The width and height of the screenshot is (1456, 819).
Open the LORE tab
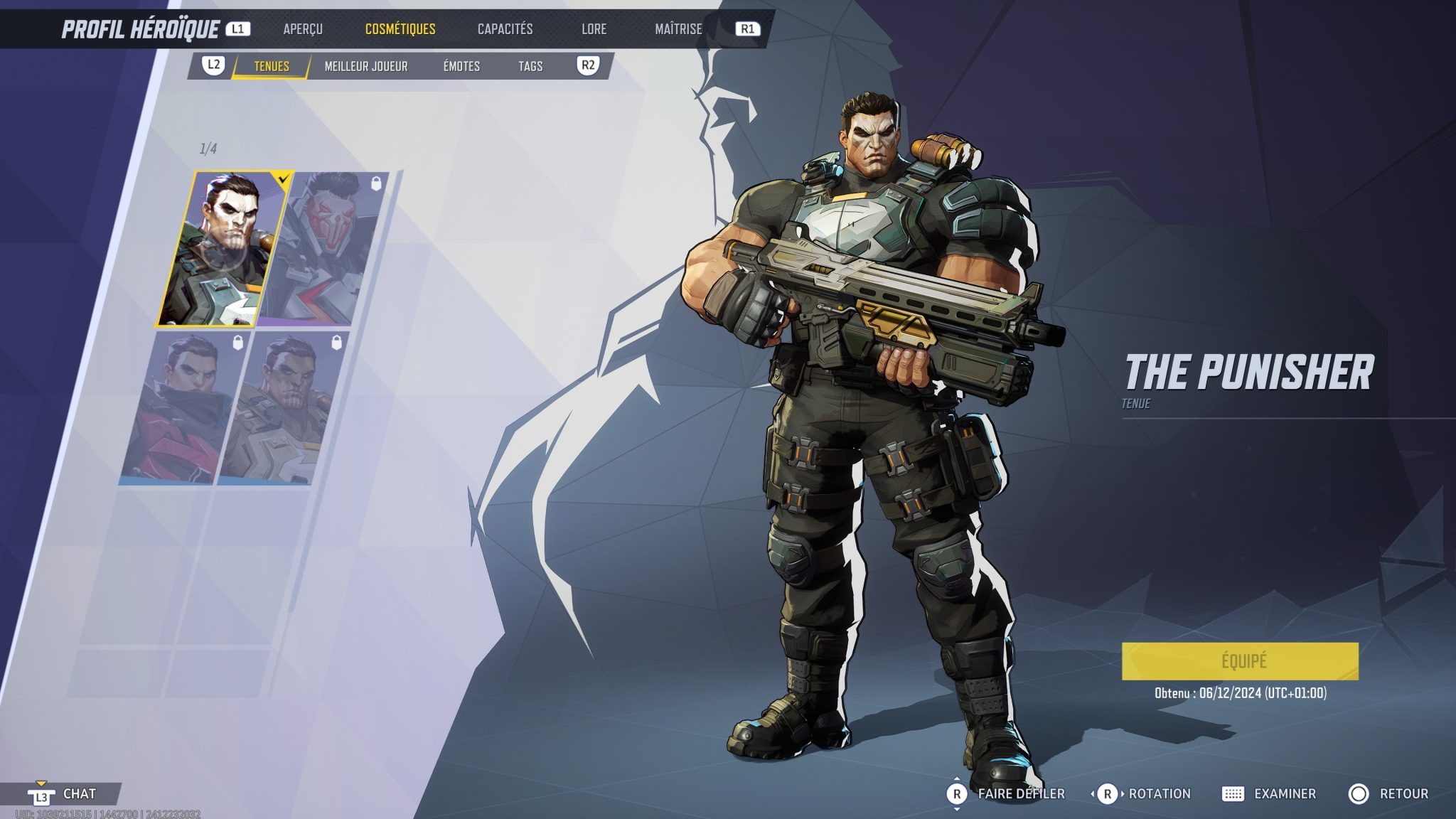pos(595,29)
